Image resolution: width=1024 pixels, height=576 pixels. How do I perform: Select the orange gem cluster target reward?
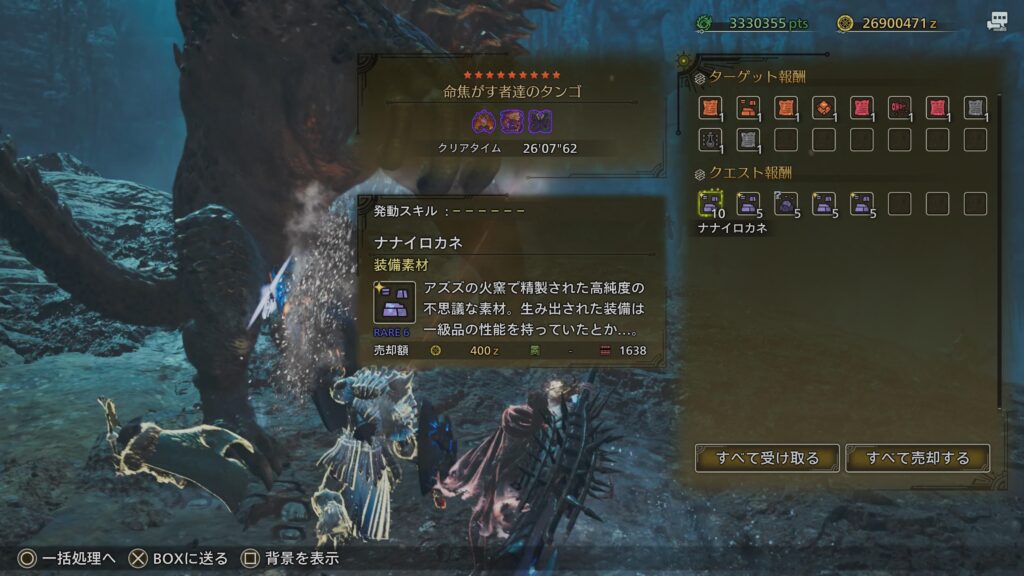(823, 108)
